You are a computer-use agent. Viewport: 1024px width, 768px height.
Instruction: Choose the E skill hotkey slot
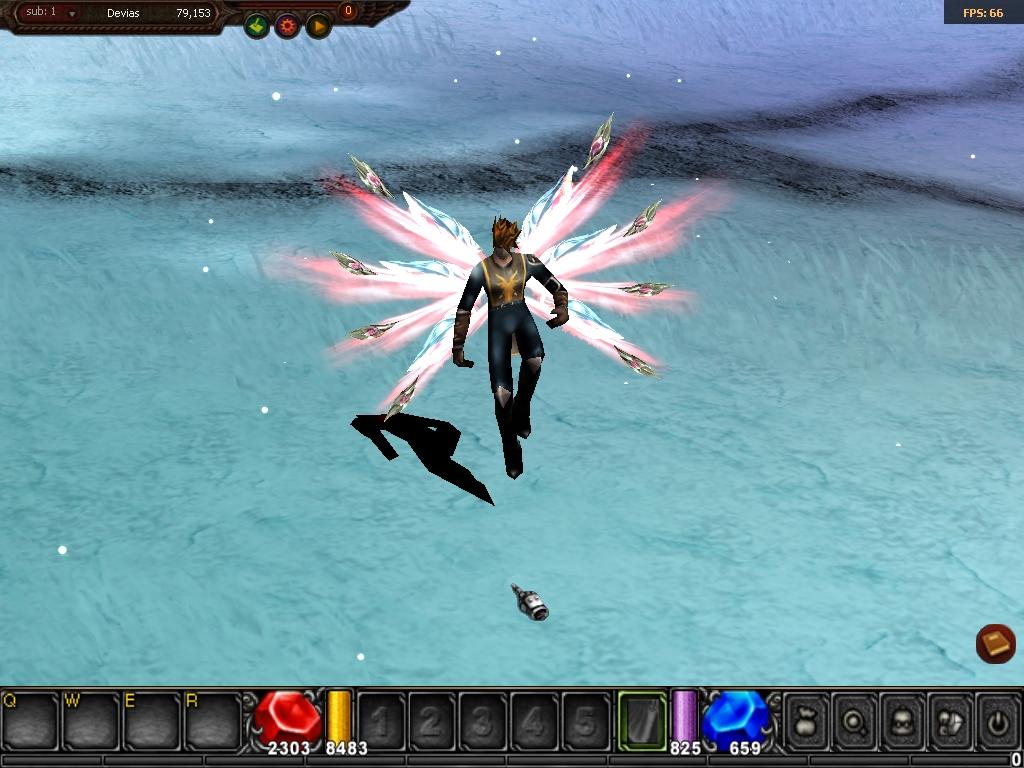coord(153,720)
